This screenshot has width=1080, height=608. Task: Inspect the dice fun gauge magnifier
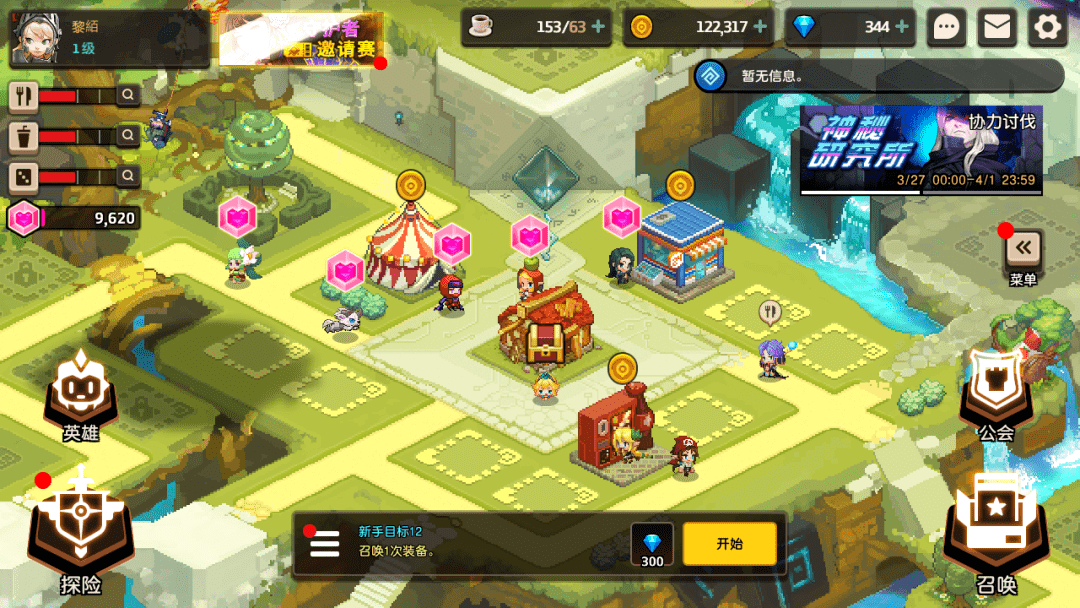128,177
